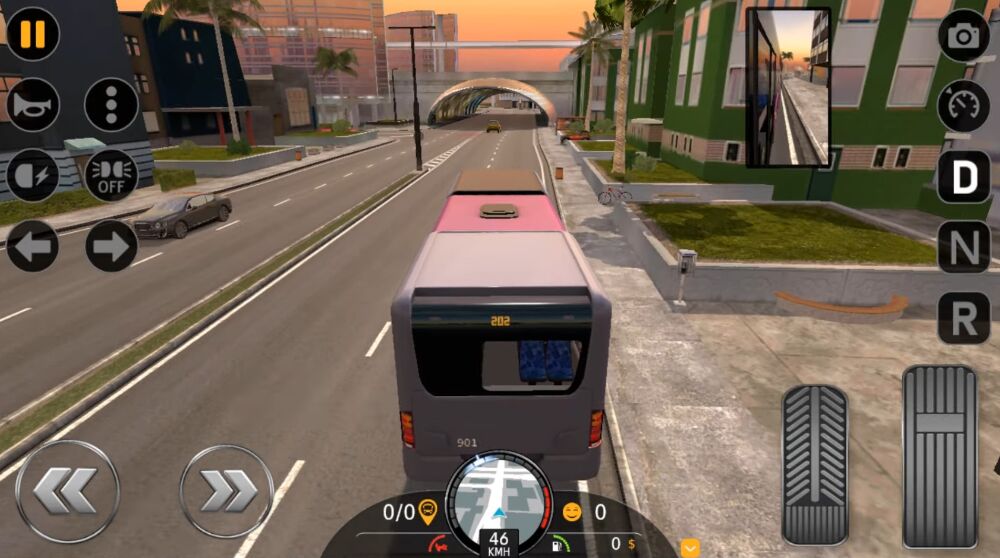Pause the game with the orange pause button
Screen dimensions: 1000x558
click(x=33, y=34)
